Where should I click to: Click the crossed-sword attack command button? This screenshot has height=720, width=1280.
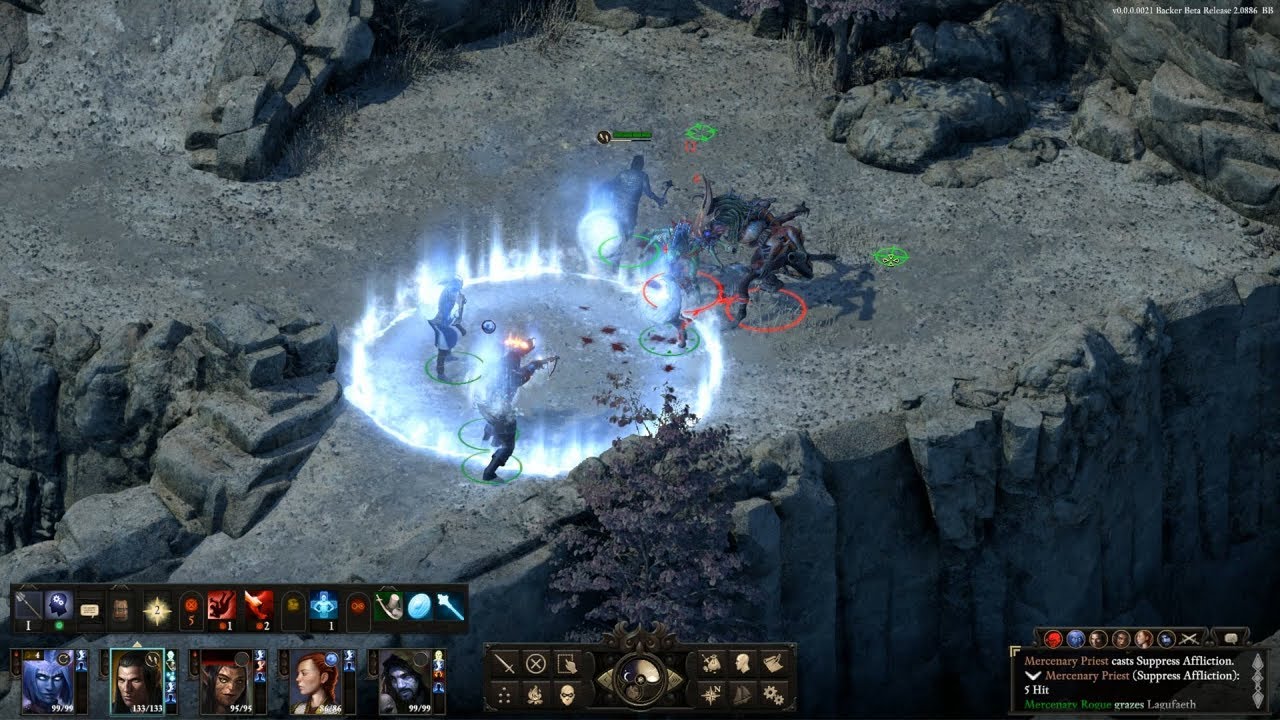pyautogui.click(x=506, y=663)
